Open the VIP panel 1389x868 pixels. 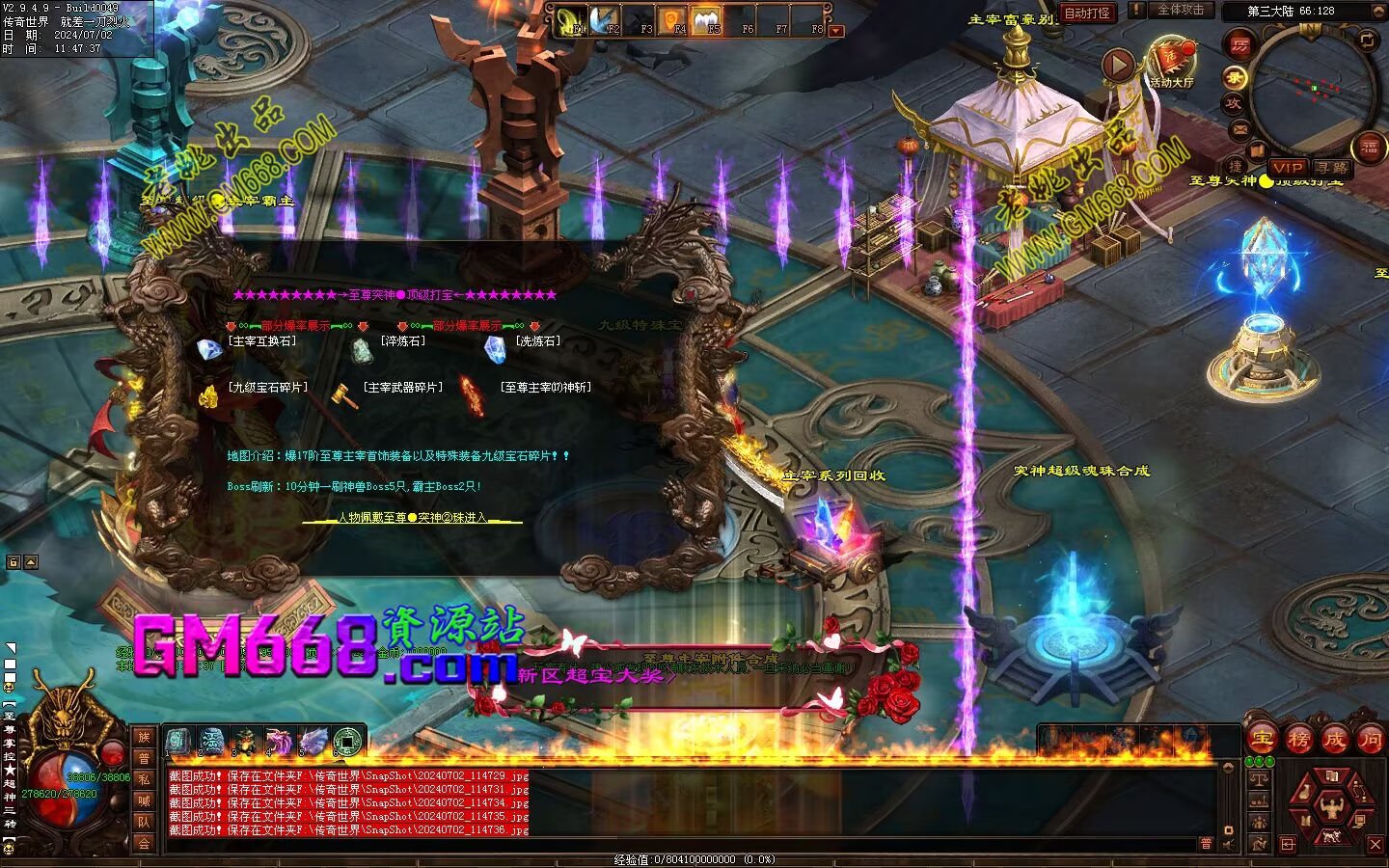point(1287,168)
